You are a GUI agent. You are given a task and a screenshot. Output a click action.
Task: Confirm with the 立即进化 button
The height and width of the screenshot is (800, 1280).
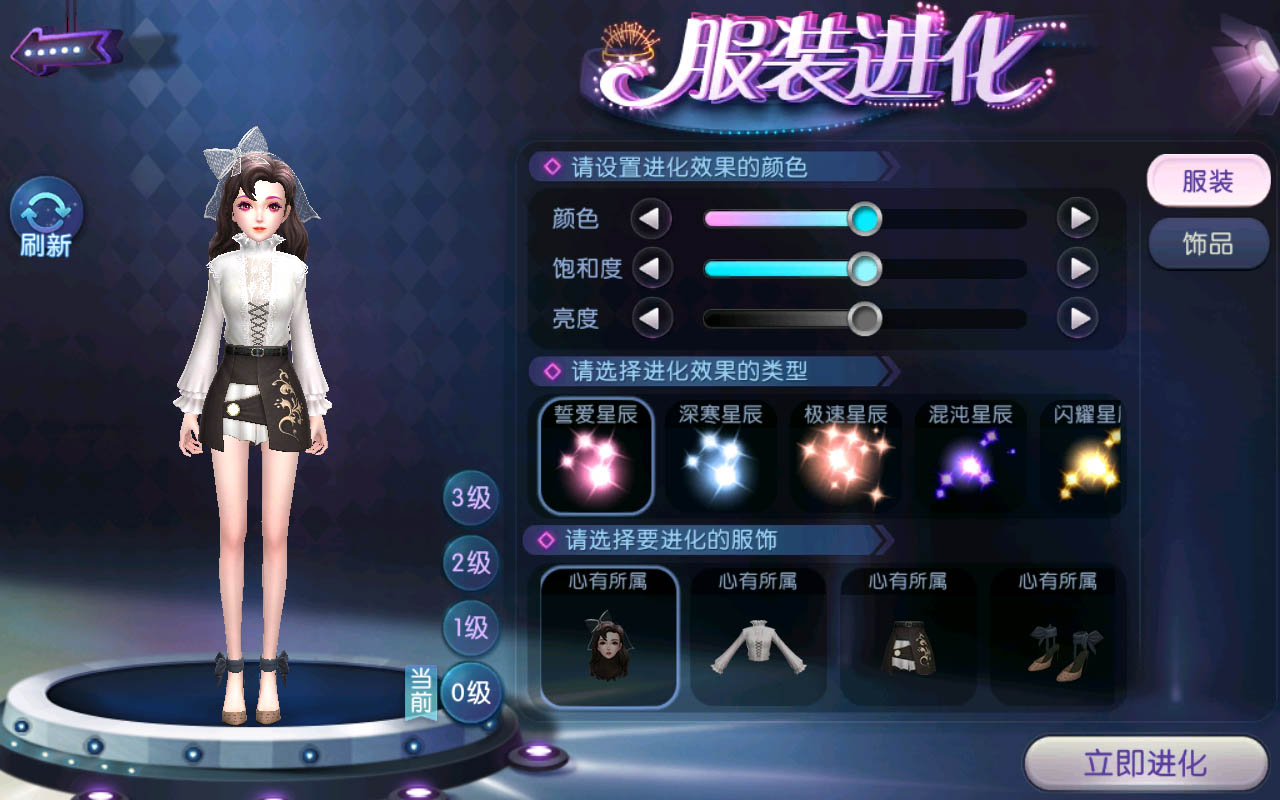(x=1146, y=765)
